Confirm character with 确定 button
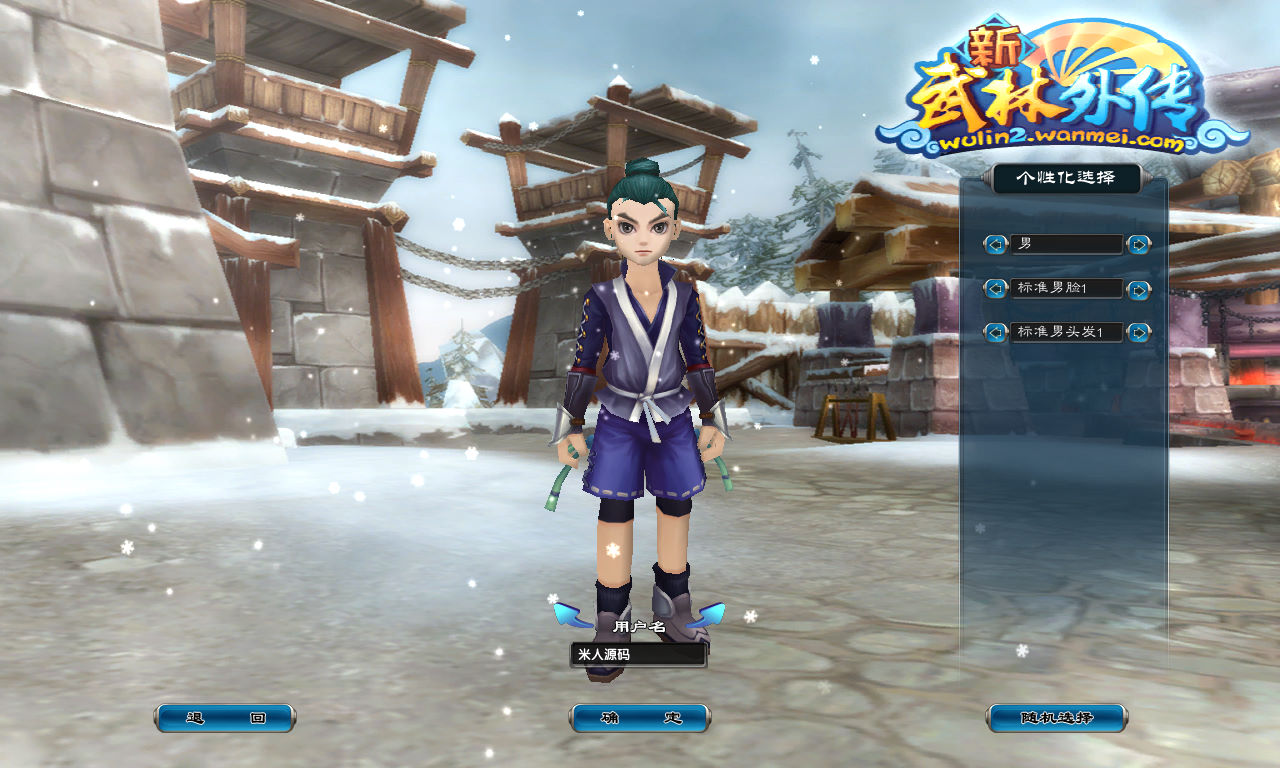 click(640, 718)
